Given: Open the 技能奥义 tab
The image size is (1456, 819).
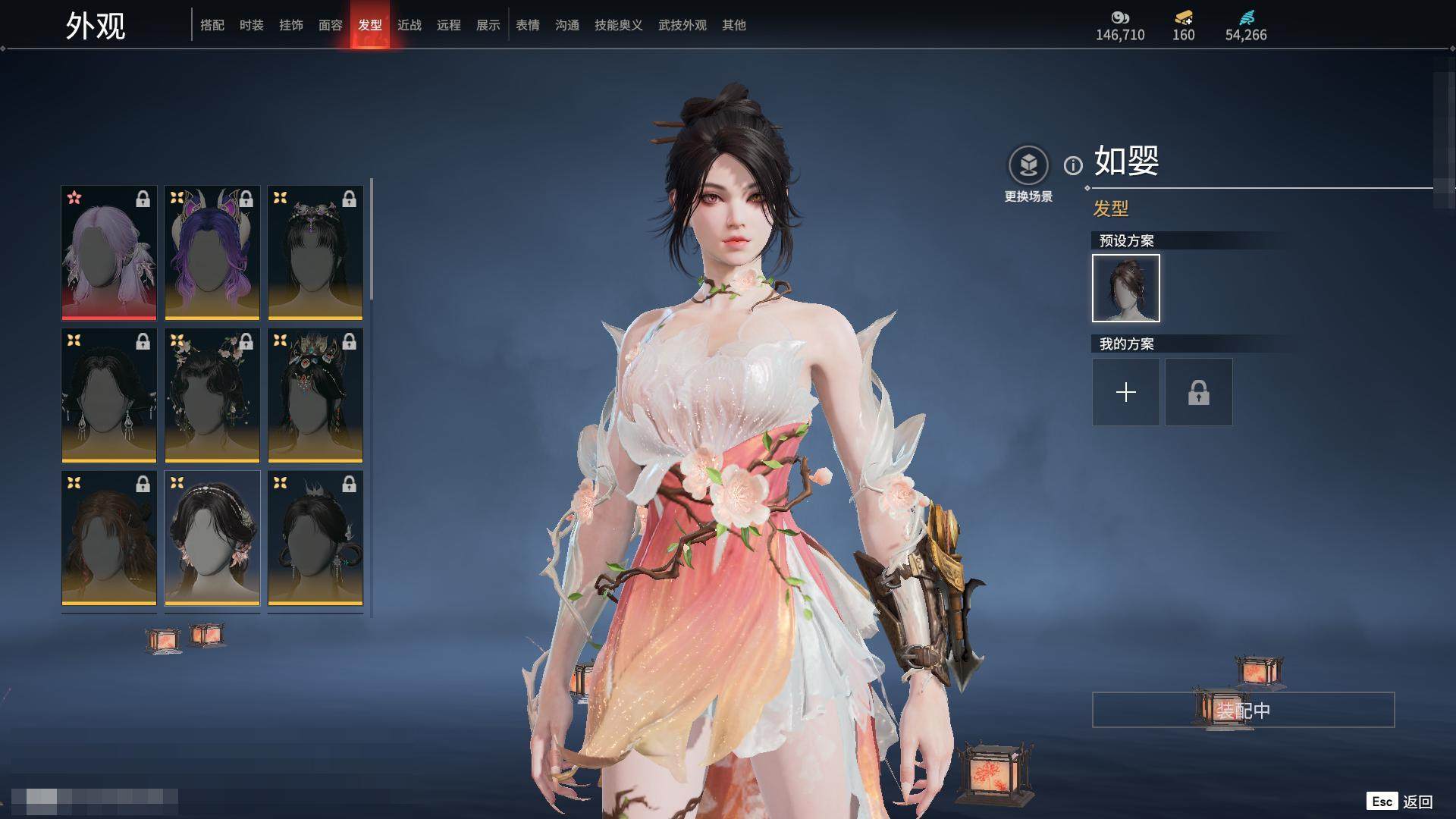Looking at the screenshot, I should coord(619,25).
